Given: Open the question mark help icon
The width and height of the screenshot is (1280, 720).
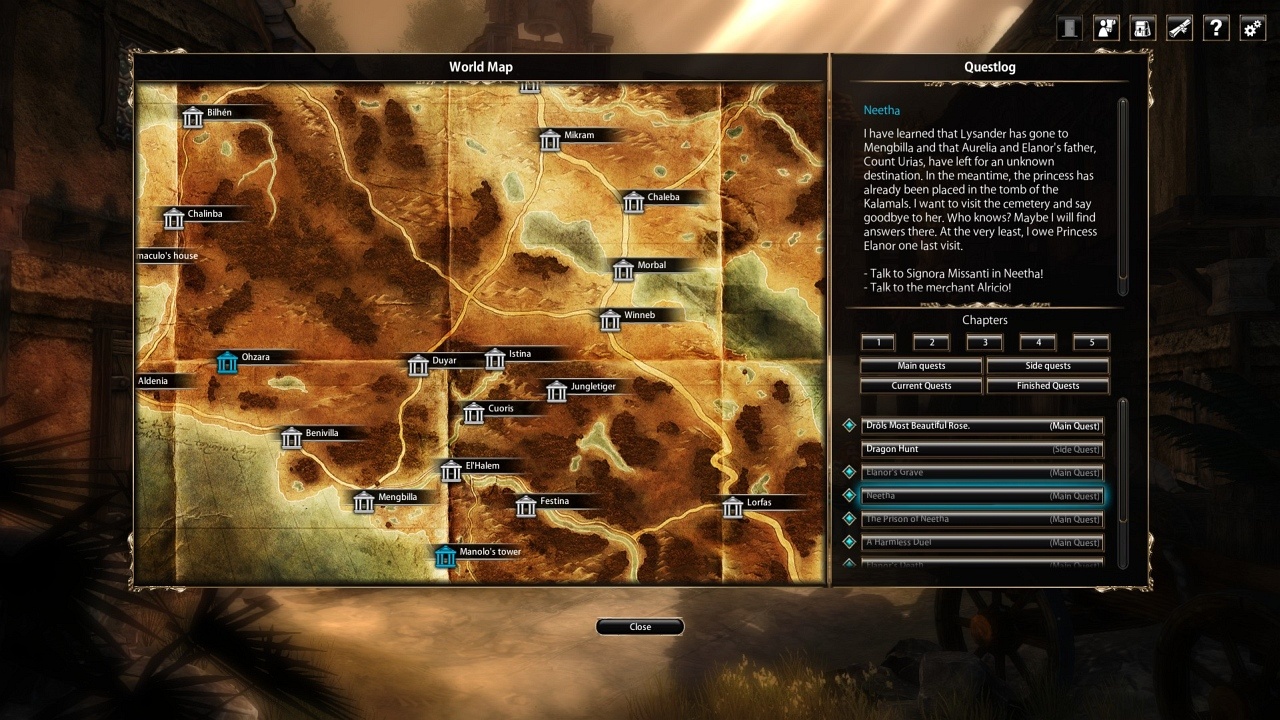Looking at the screenshot, I should pyautogui.click(x=1215, y=28).
